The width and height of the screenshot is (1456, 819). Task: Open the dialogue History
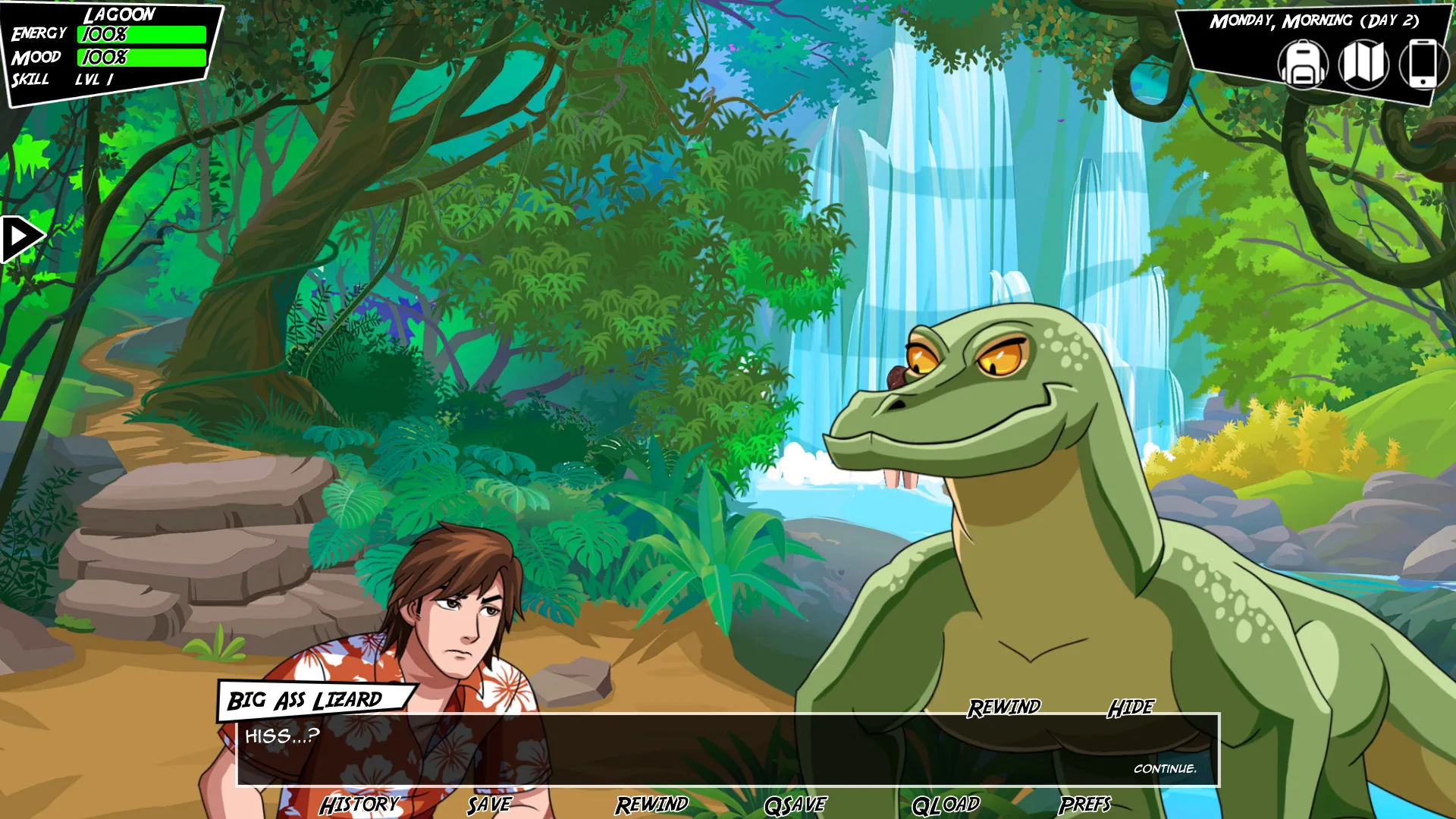point(359,805)
